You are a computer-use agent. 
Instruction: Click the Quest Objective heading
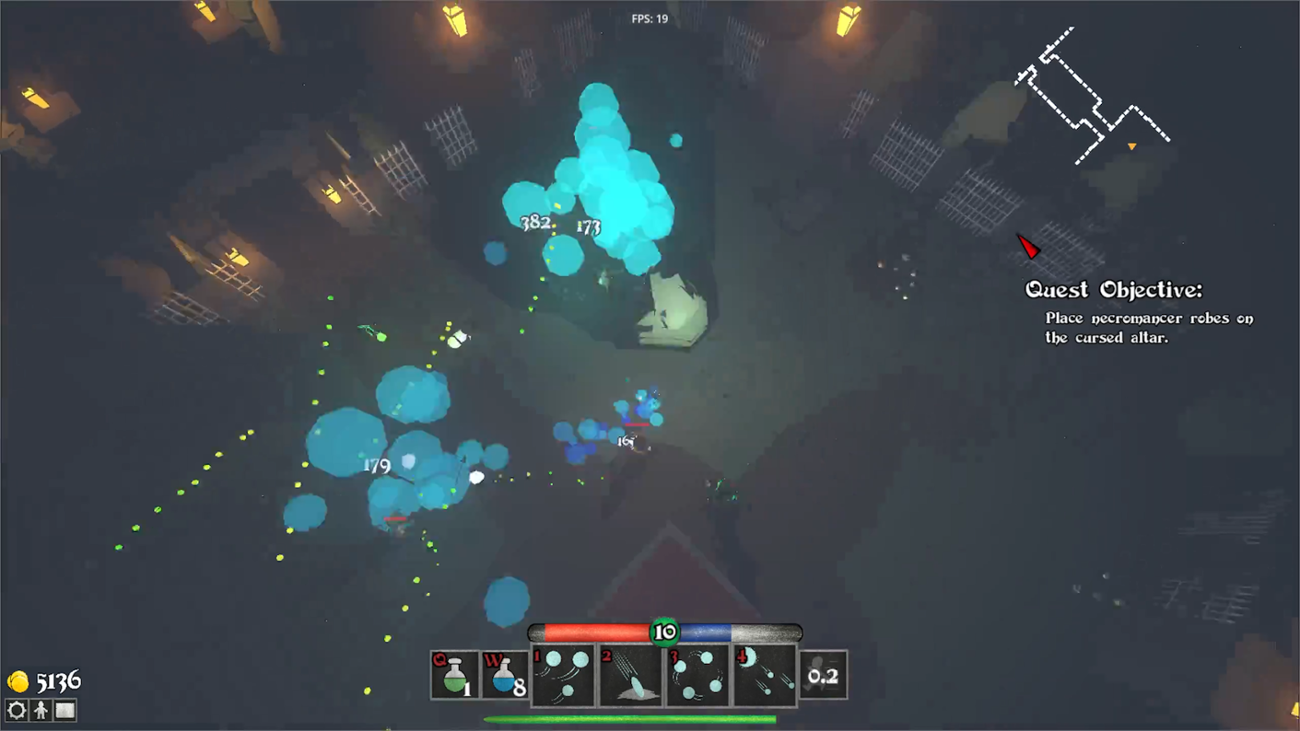pyautogui.click(x=1113, y=290)
